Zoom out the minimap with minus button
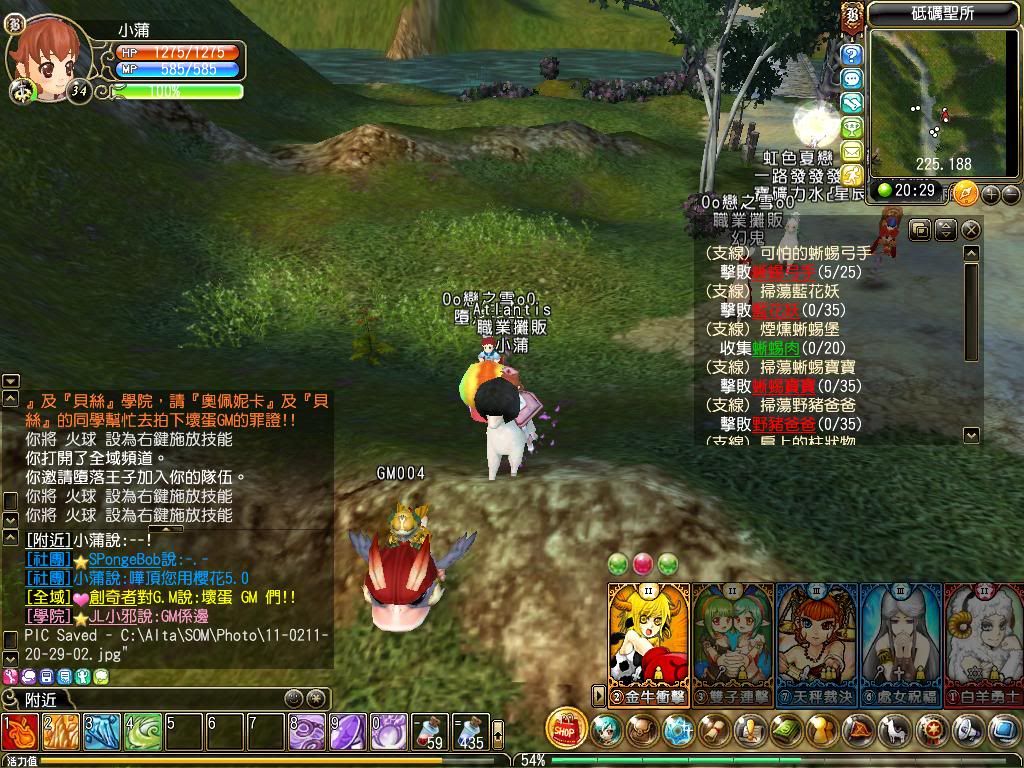 click(x=1010, y=193)
